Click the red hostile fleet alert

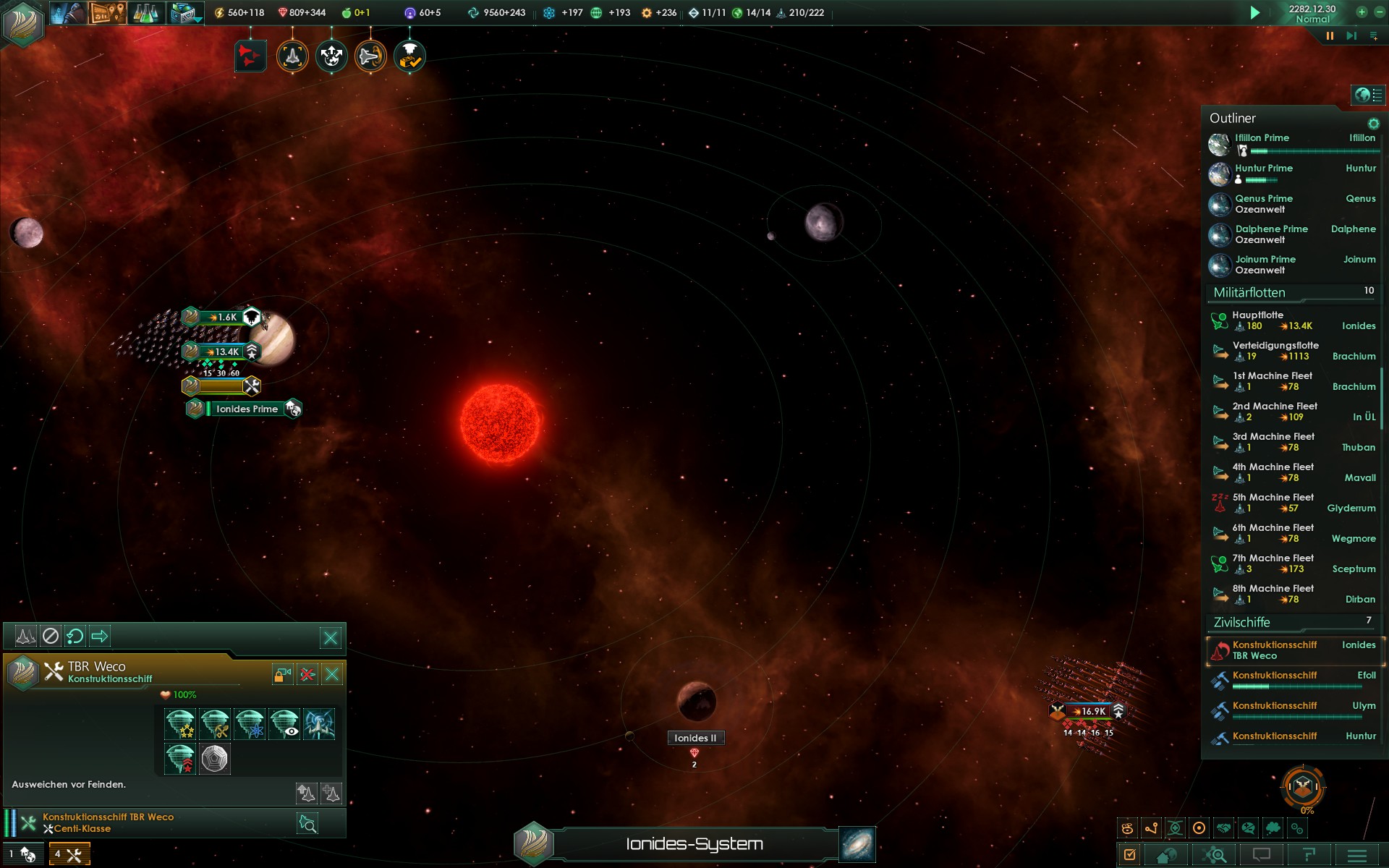coord(250,56)
